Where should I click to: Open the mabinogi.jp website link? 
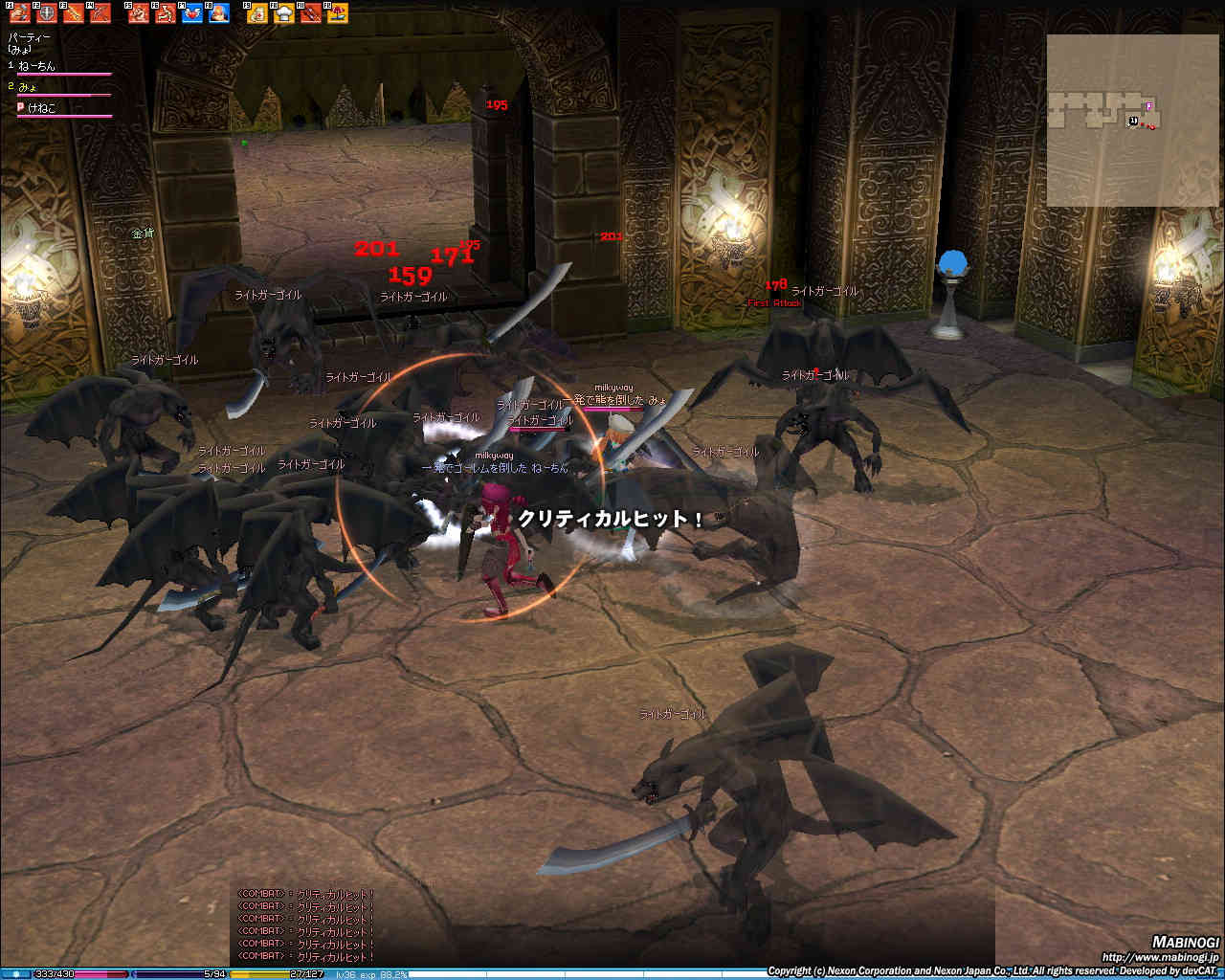click(1160, 956)
